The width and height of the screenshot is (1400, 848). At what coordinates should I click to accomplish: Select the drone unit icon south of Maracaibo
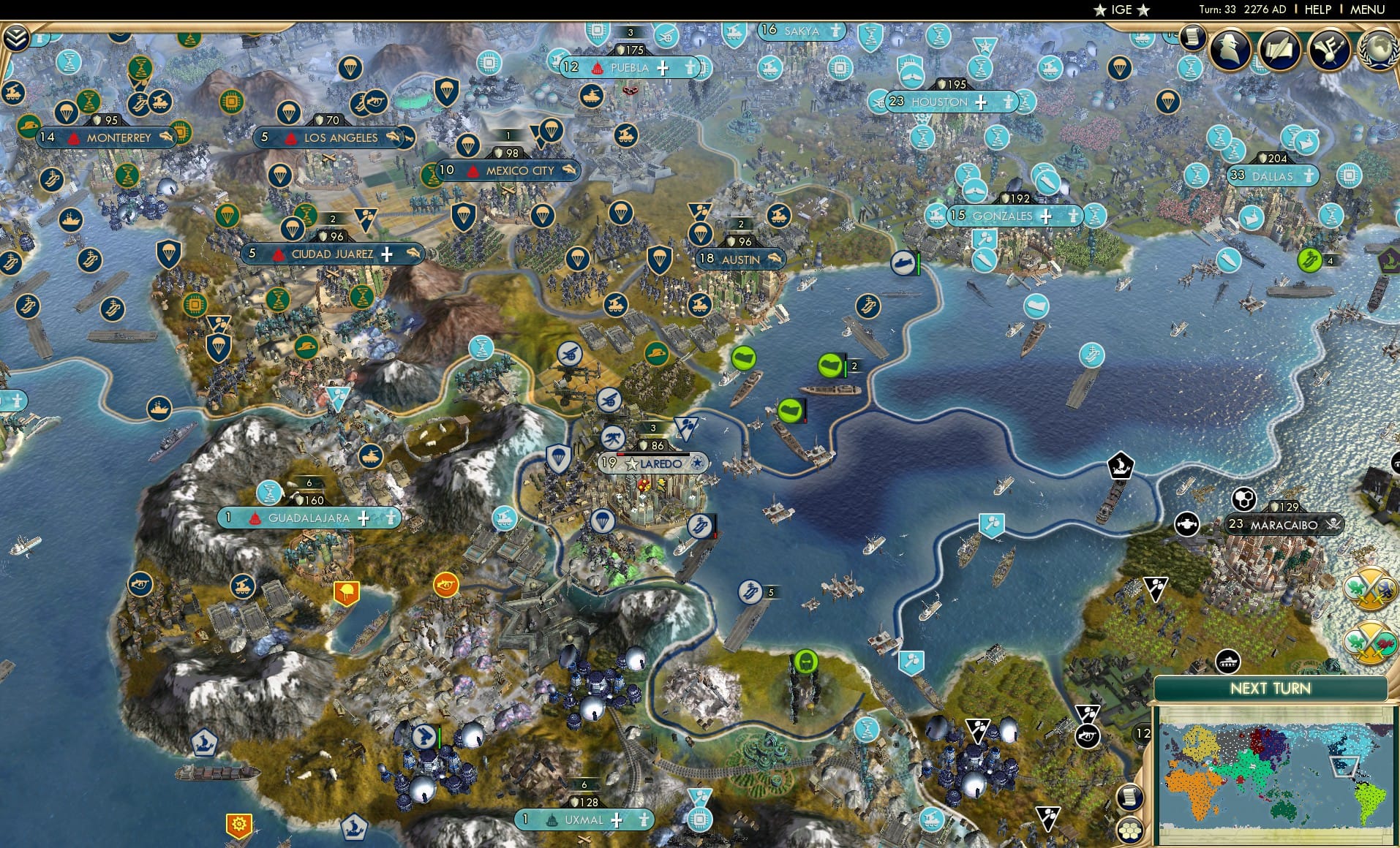(x=1187, y=524)
